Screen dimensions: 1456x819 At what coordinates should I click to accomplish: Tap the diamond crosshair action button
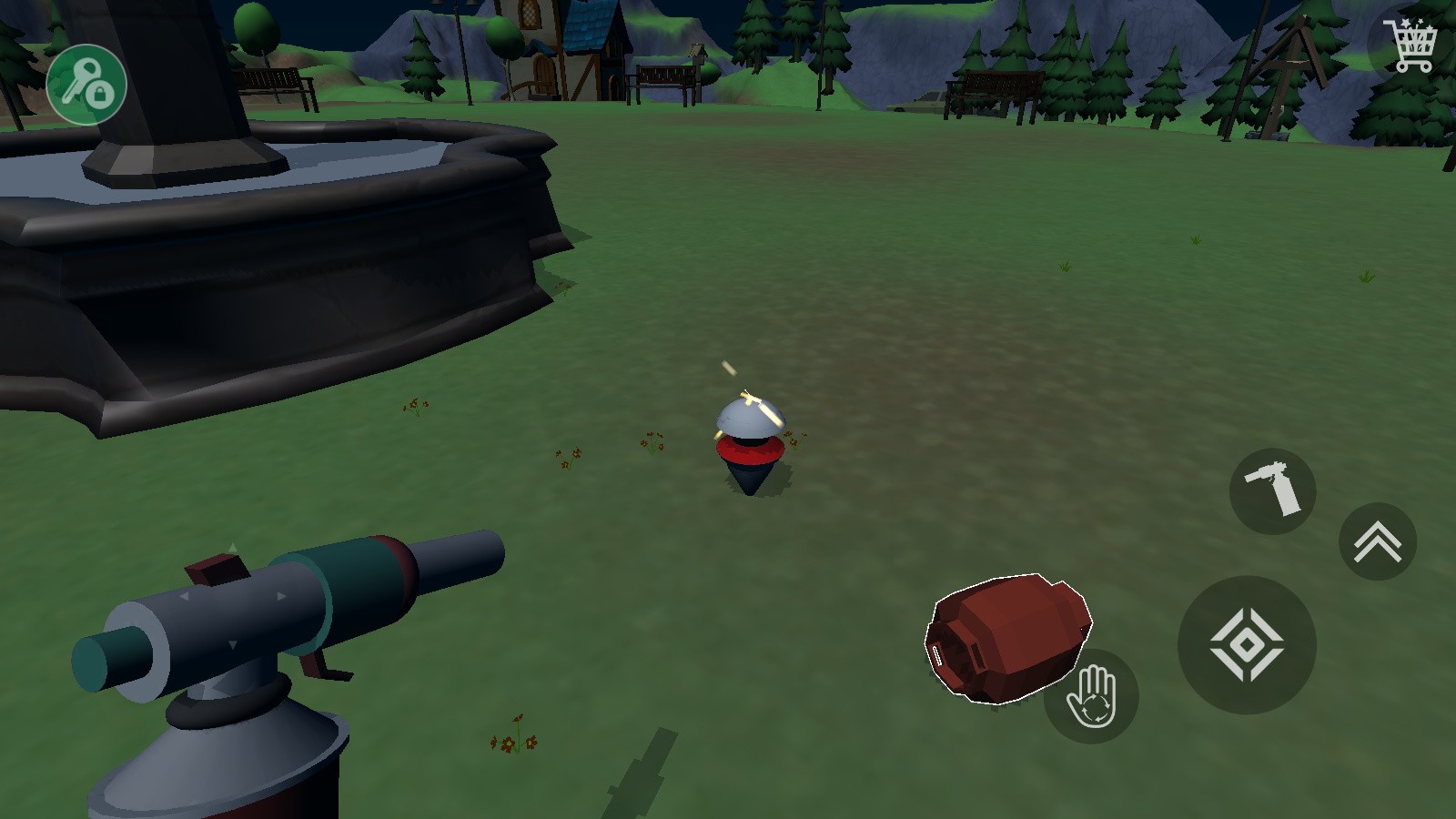coord(1247,645)
